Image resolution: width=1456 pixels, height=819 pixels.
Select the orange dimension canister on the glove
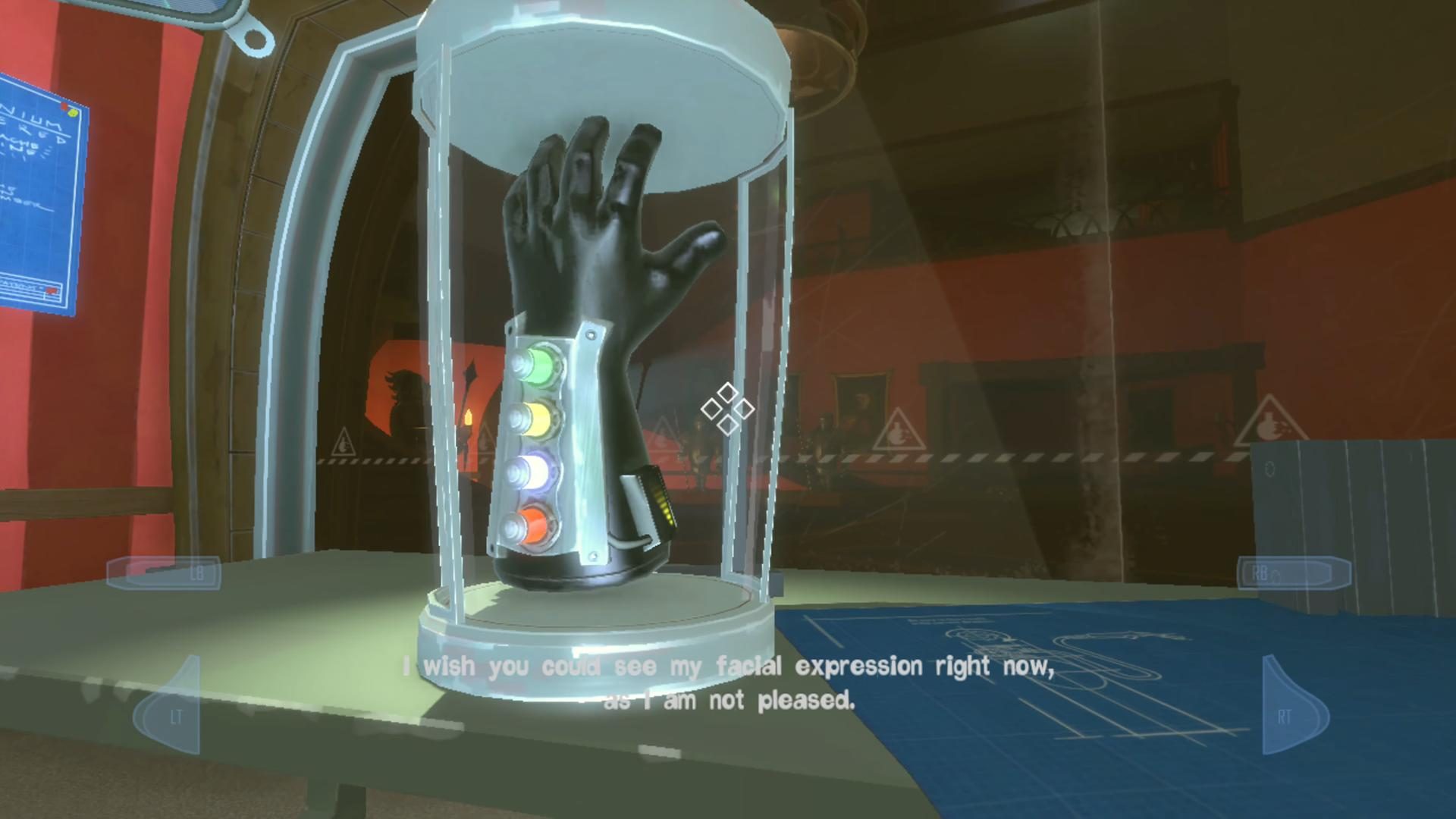pos(533,525)
